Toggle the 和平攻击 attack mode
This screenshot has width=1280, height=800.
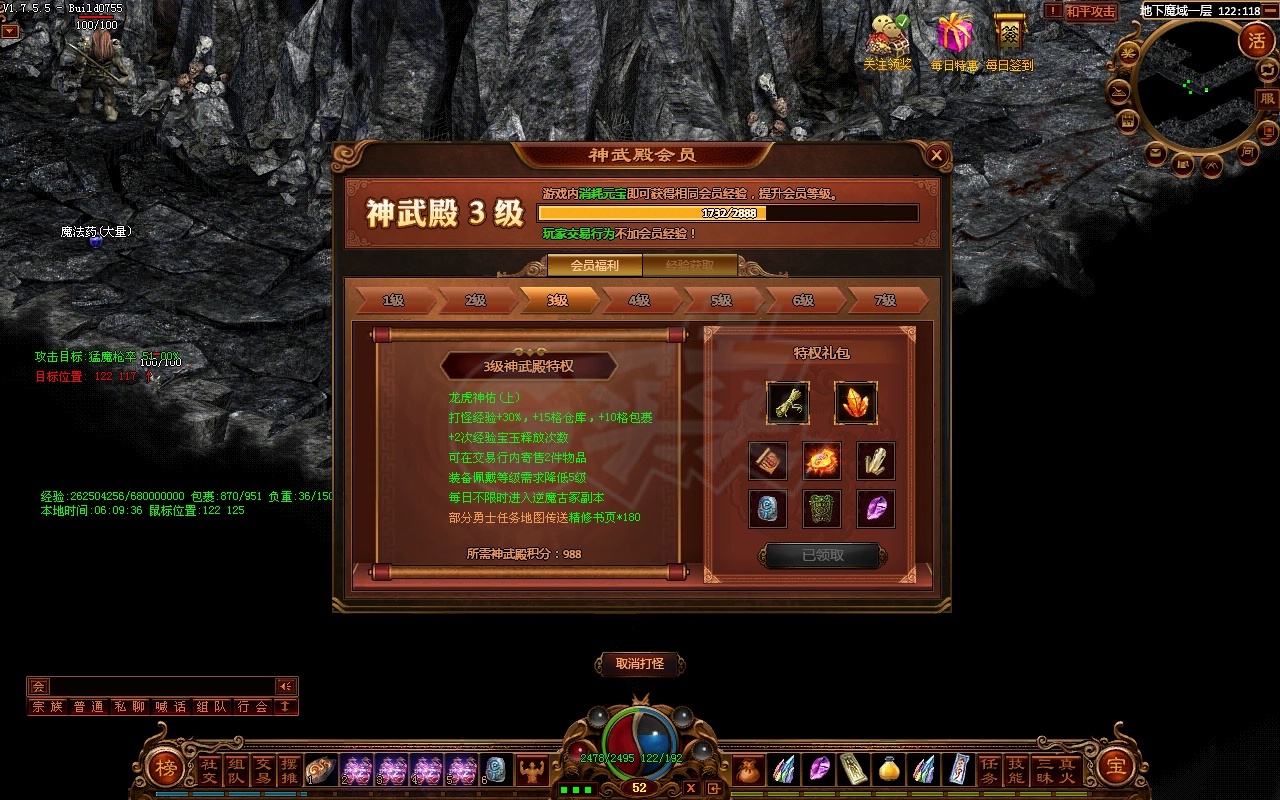(1090, 12)
